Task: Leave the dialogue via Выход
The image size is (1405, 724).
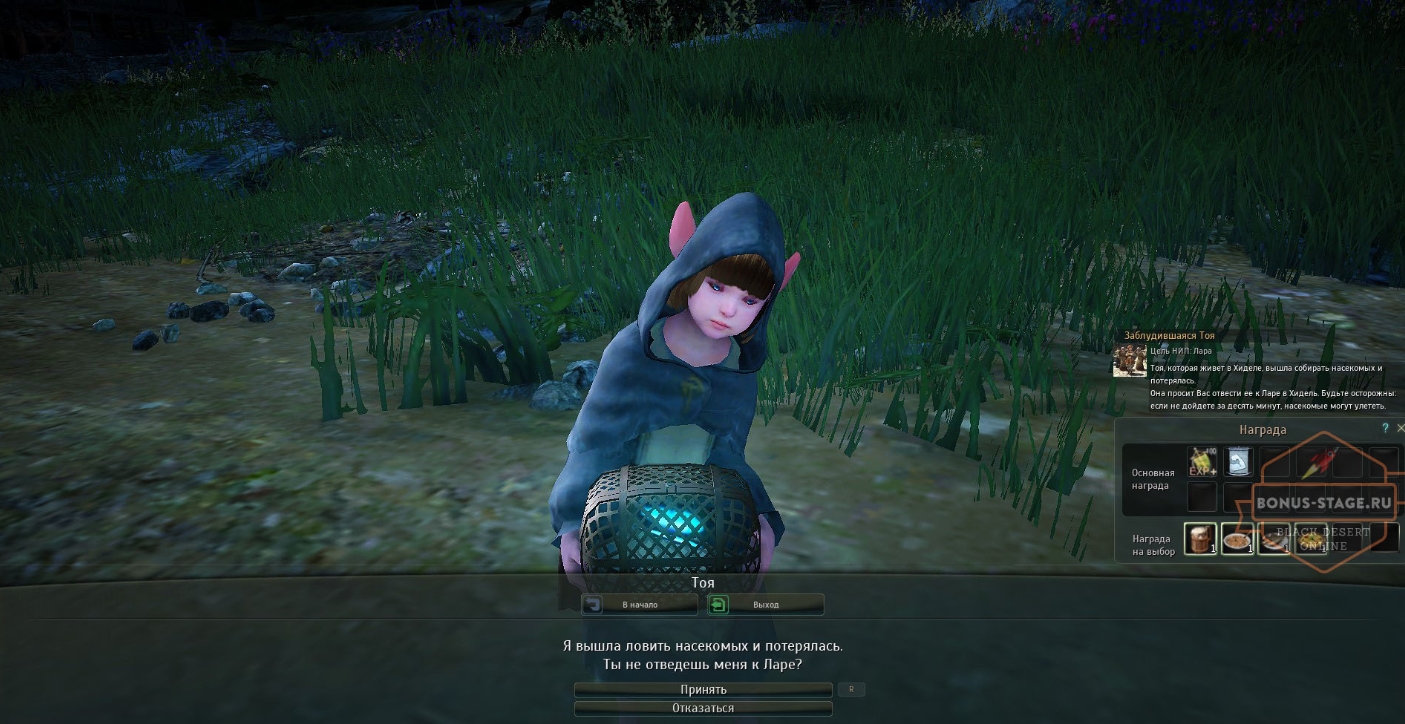Action: pos(765,604)
